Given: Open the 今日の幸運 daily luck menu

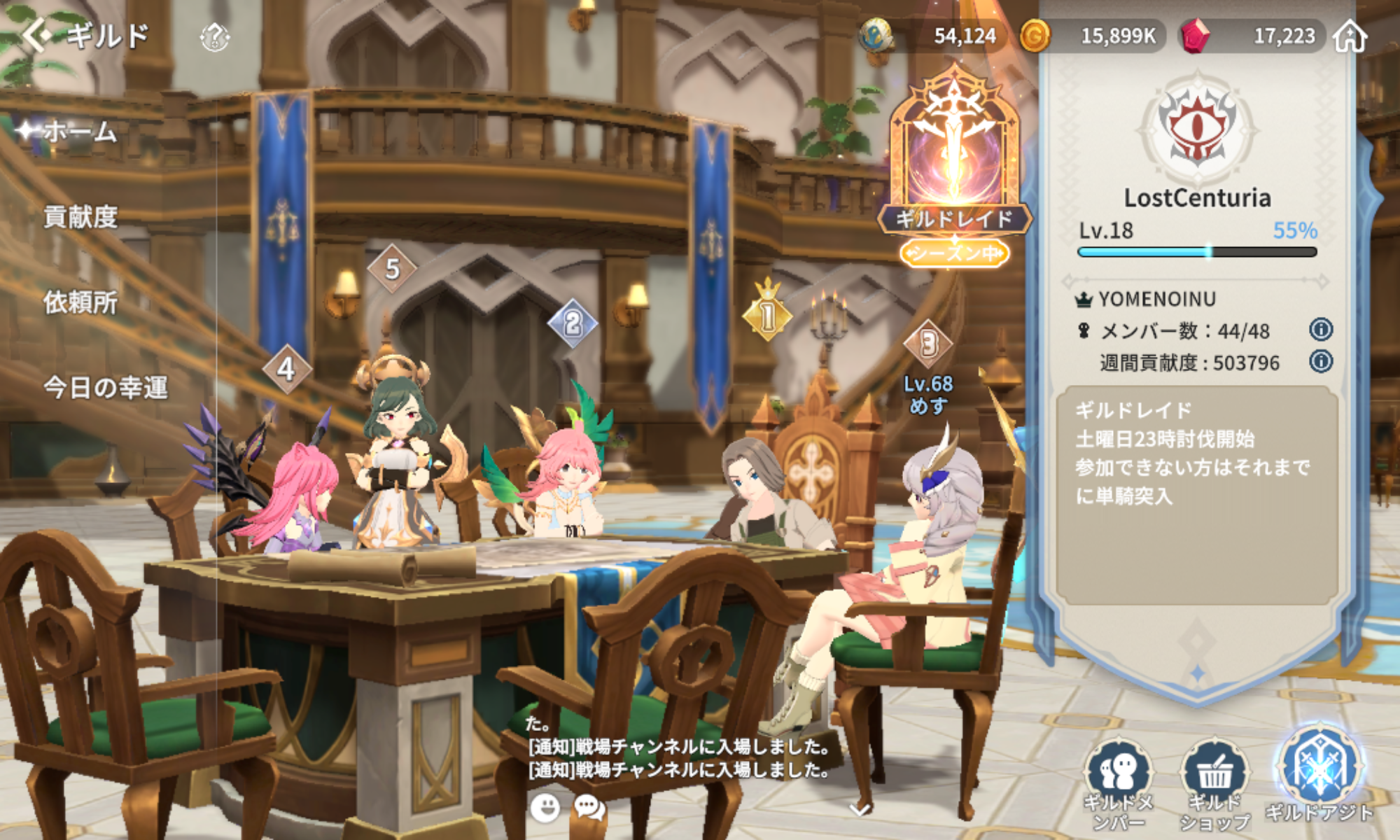Looking at the screenshot, I should (105, 387).
